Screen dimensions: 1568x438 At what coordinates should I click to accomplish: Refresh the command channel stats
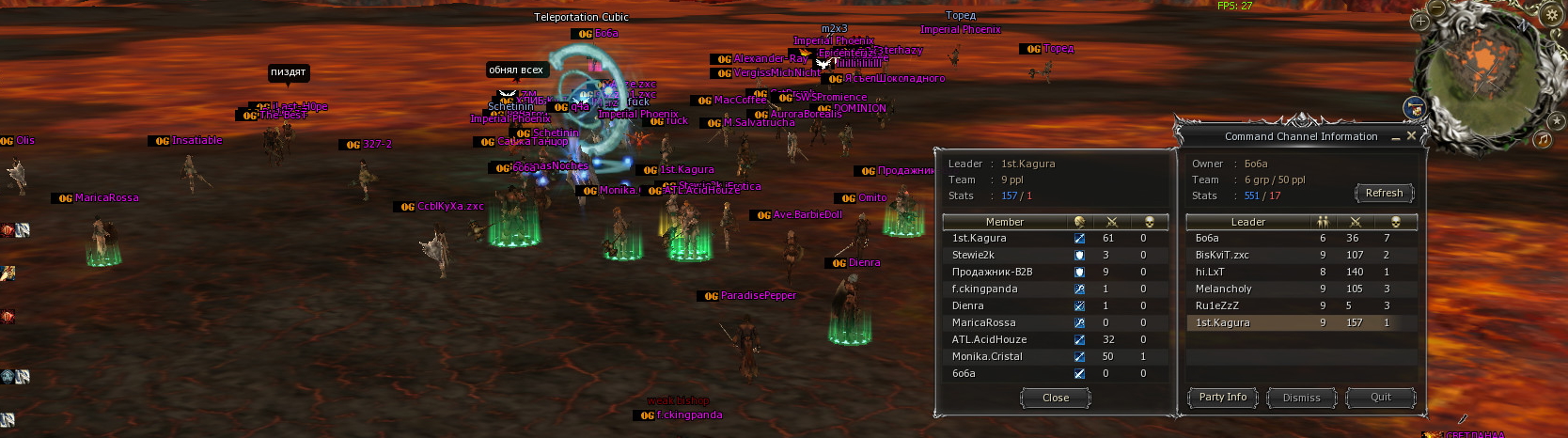pos(1383,193)
